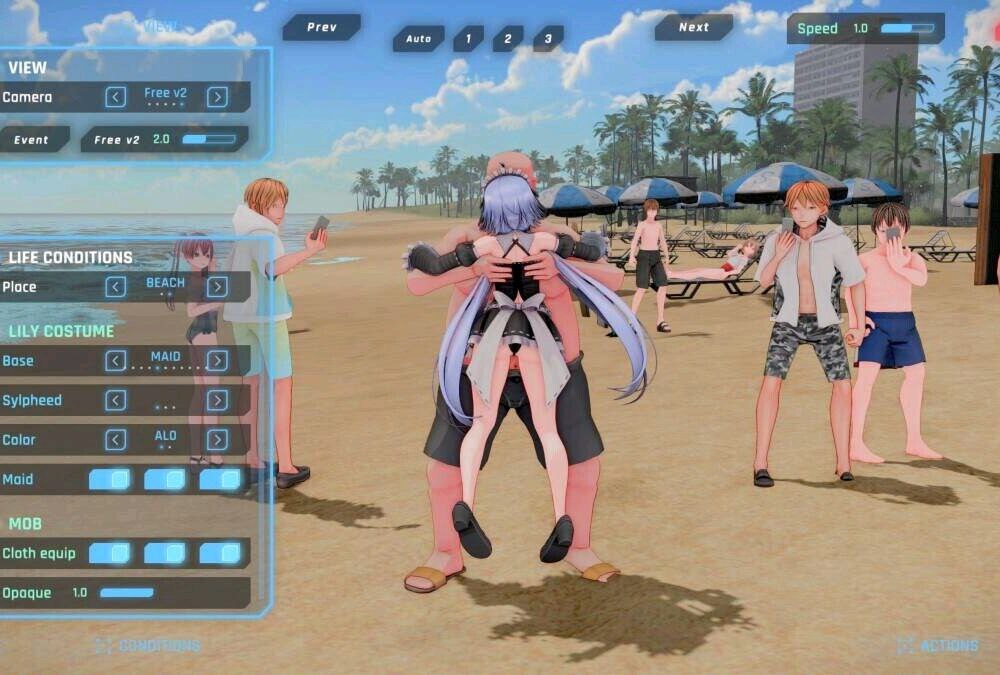Advance with the Next button
The width and height of the screenshot is (1000, 675).
693,28
